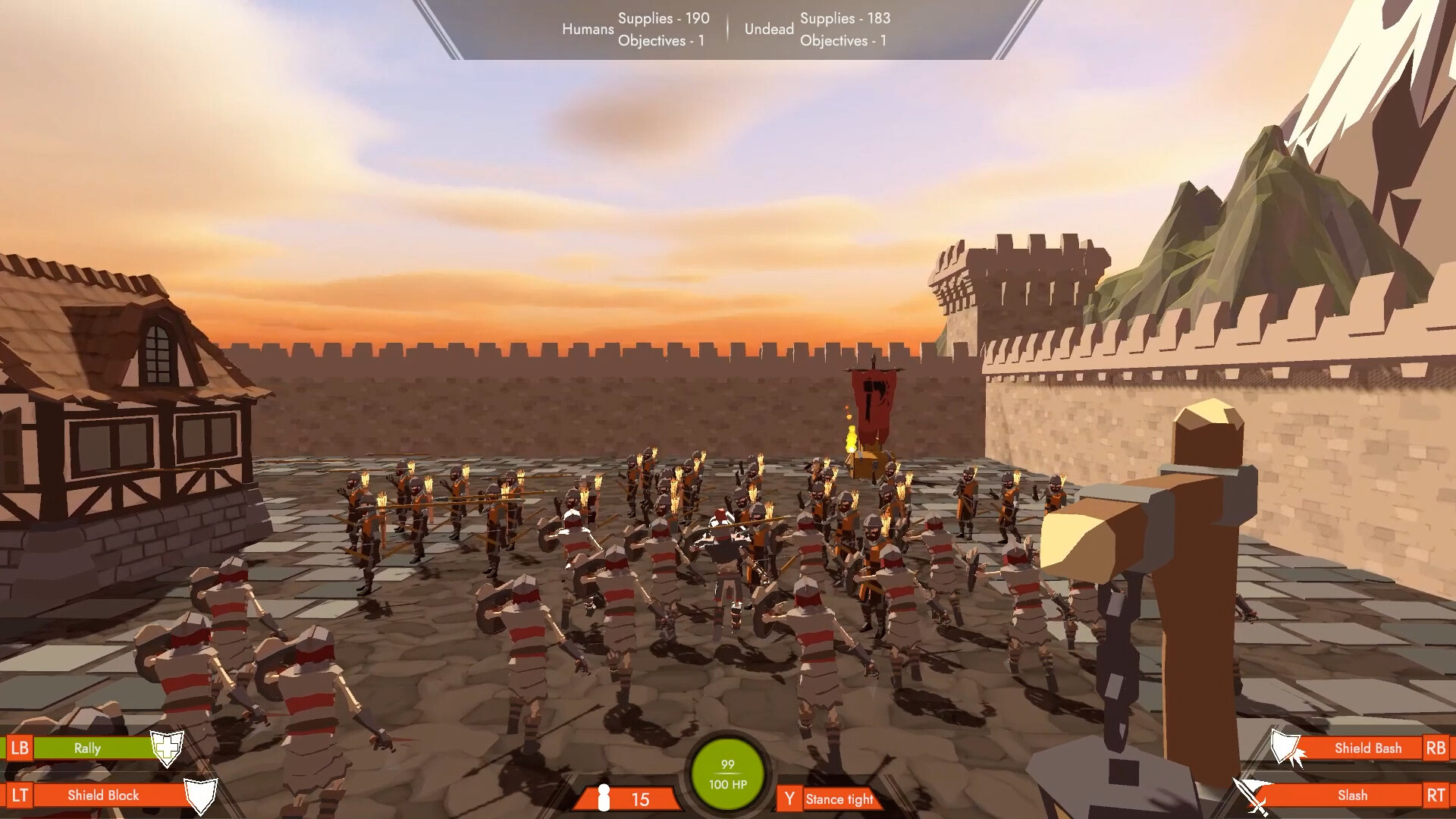
Task: Toggle Shield Block stance
Action: click(103, 795)
